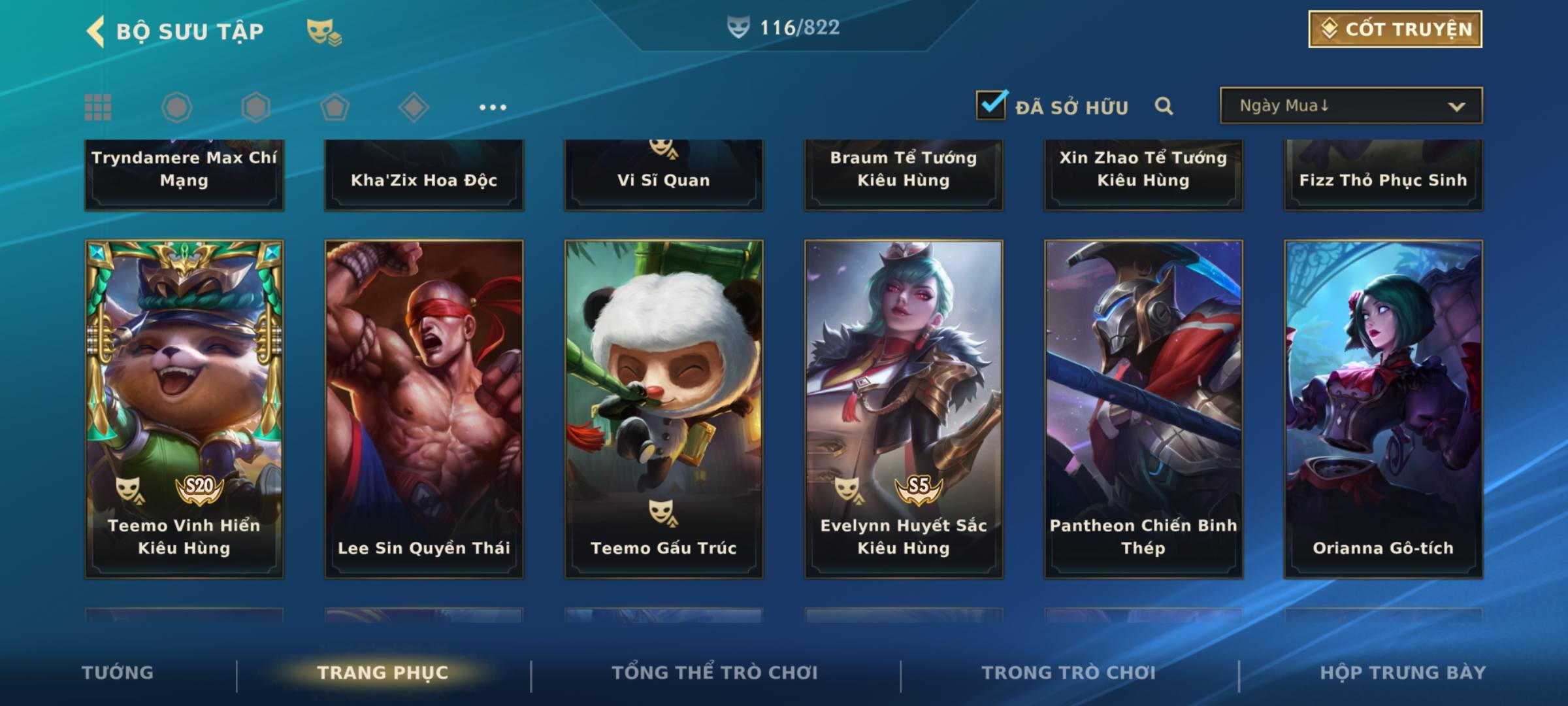Image resolution: width=1568 pixels, height=706 pixels.
Task: Click the gold masks icon beside title
Action: click(x=323, y=32)
